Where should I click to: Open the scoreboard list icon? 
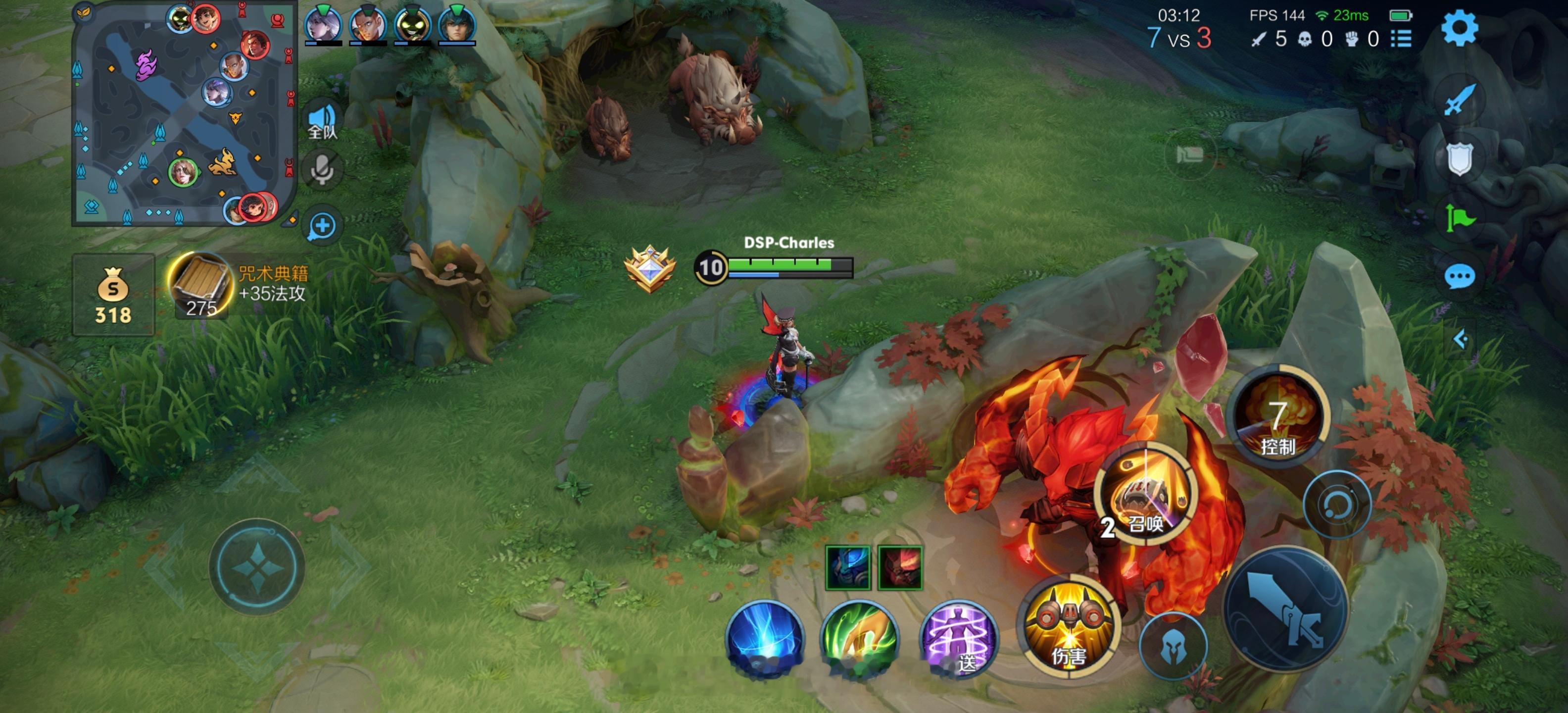coord(1401,39)
